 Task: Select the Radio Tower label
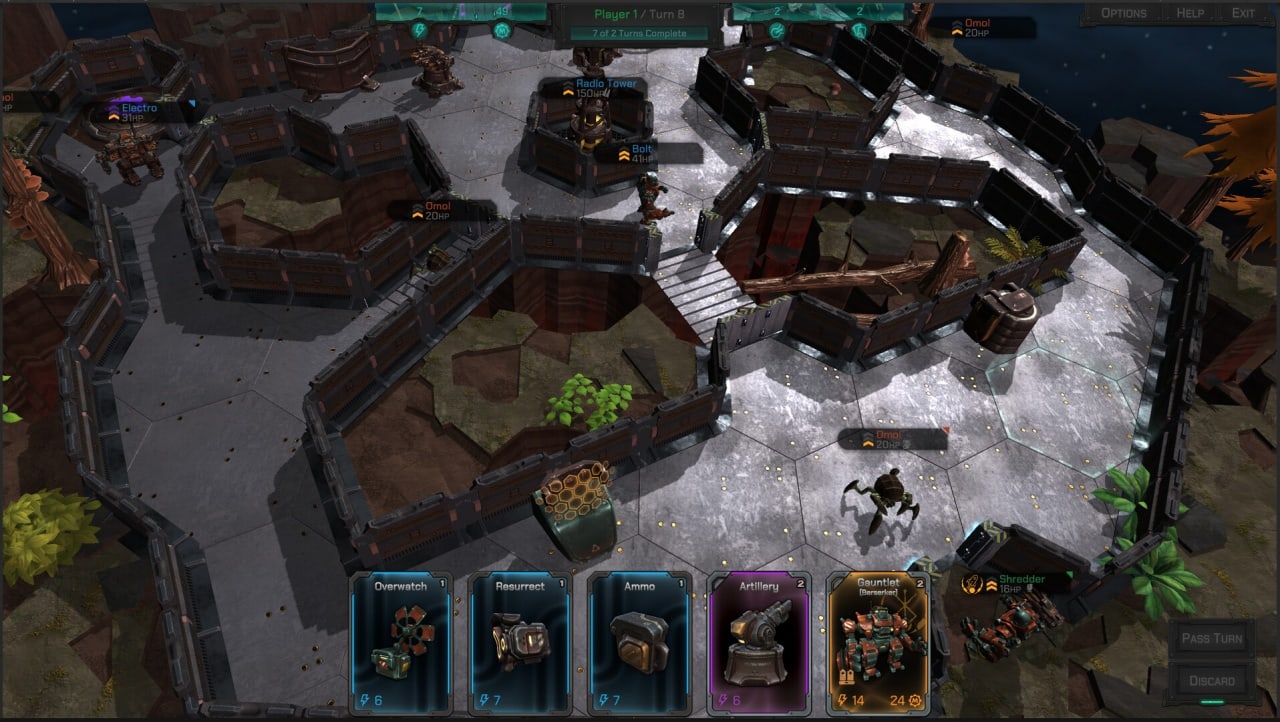[x=598, y=88]
